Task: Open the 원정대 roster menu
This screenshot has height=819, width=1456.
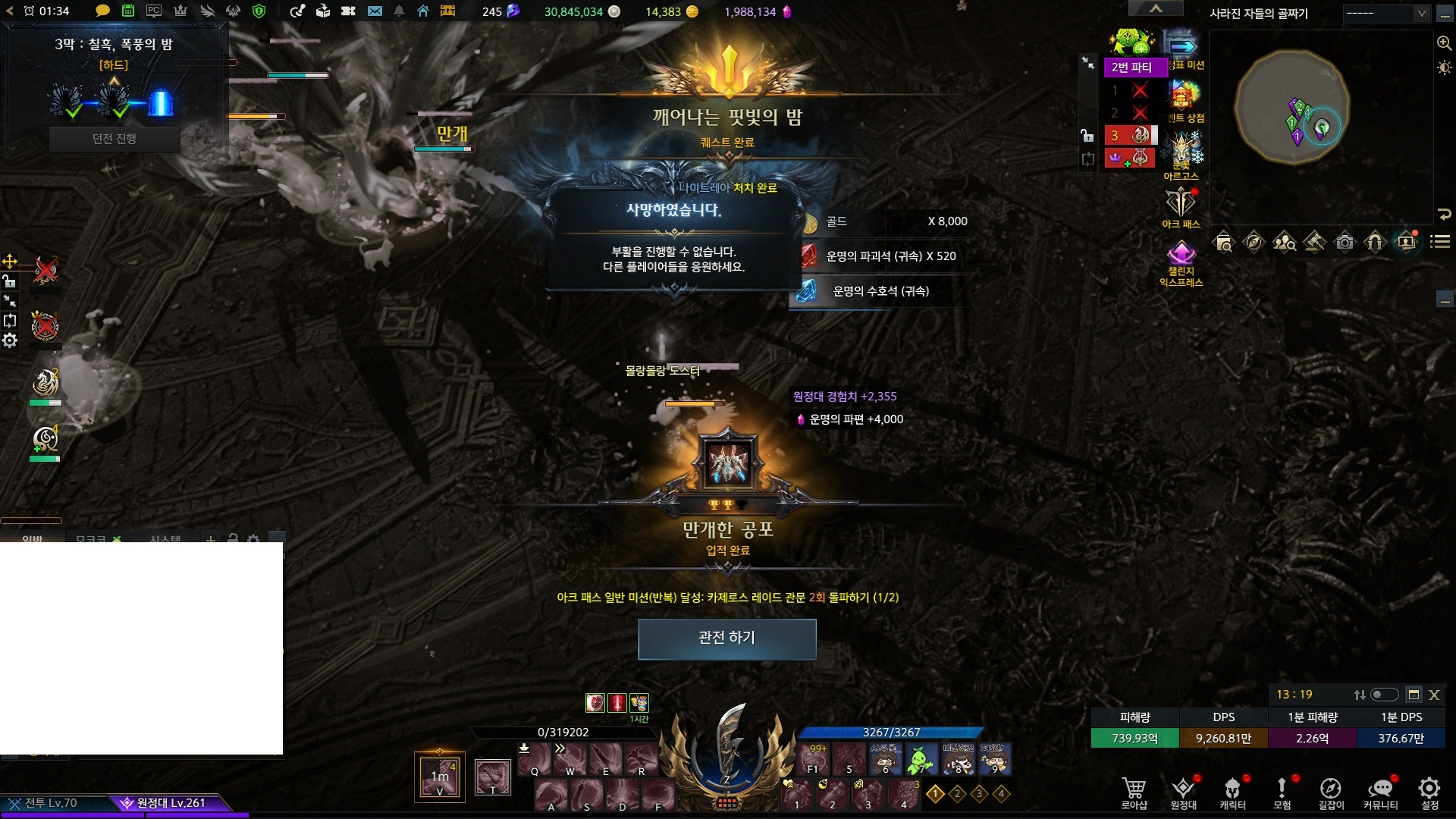Action: point(1183,792)
